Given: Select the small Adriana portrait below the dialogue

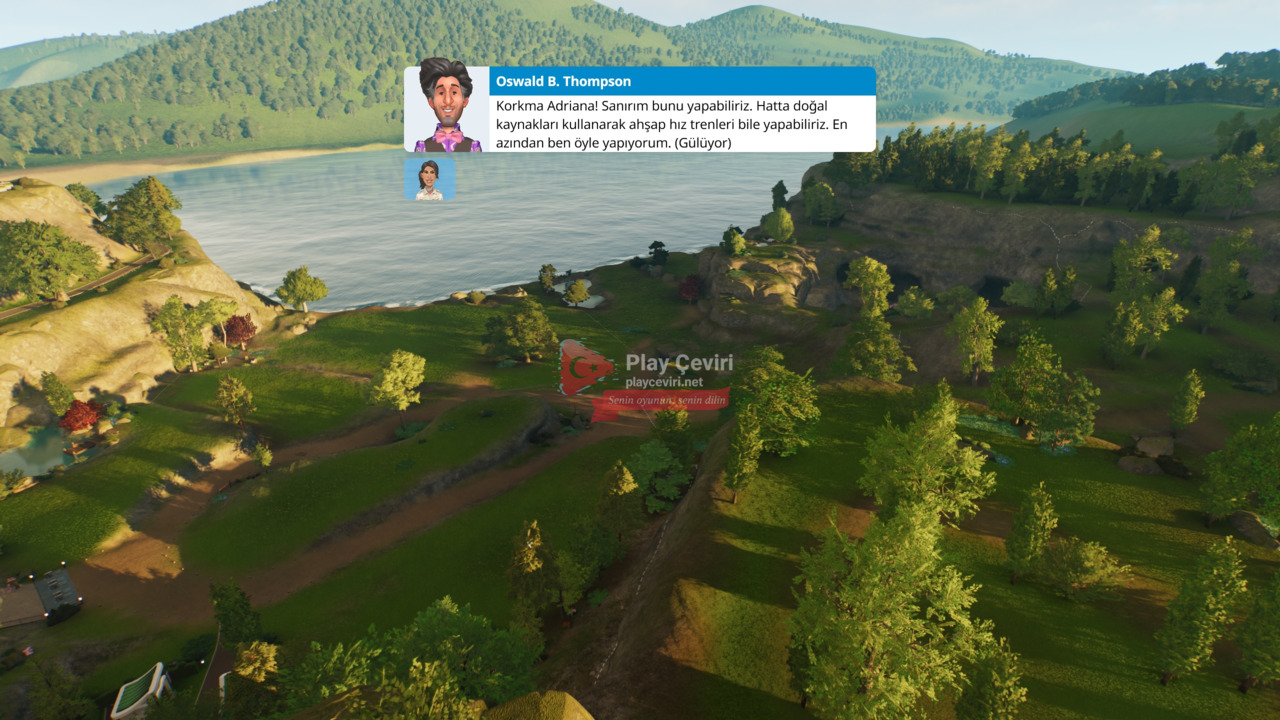Looking at the screenshot, I should 429,179.
